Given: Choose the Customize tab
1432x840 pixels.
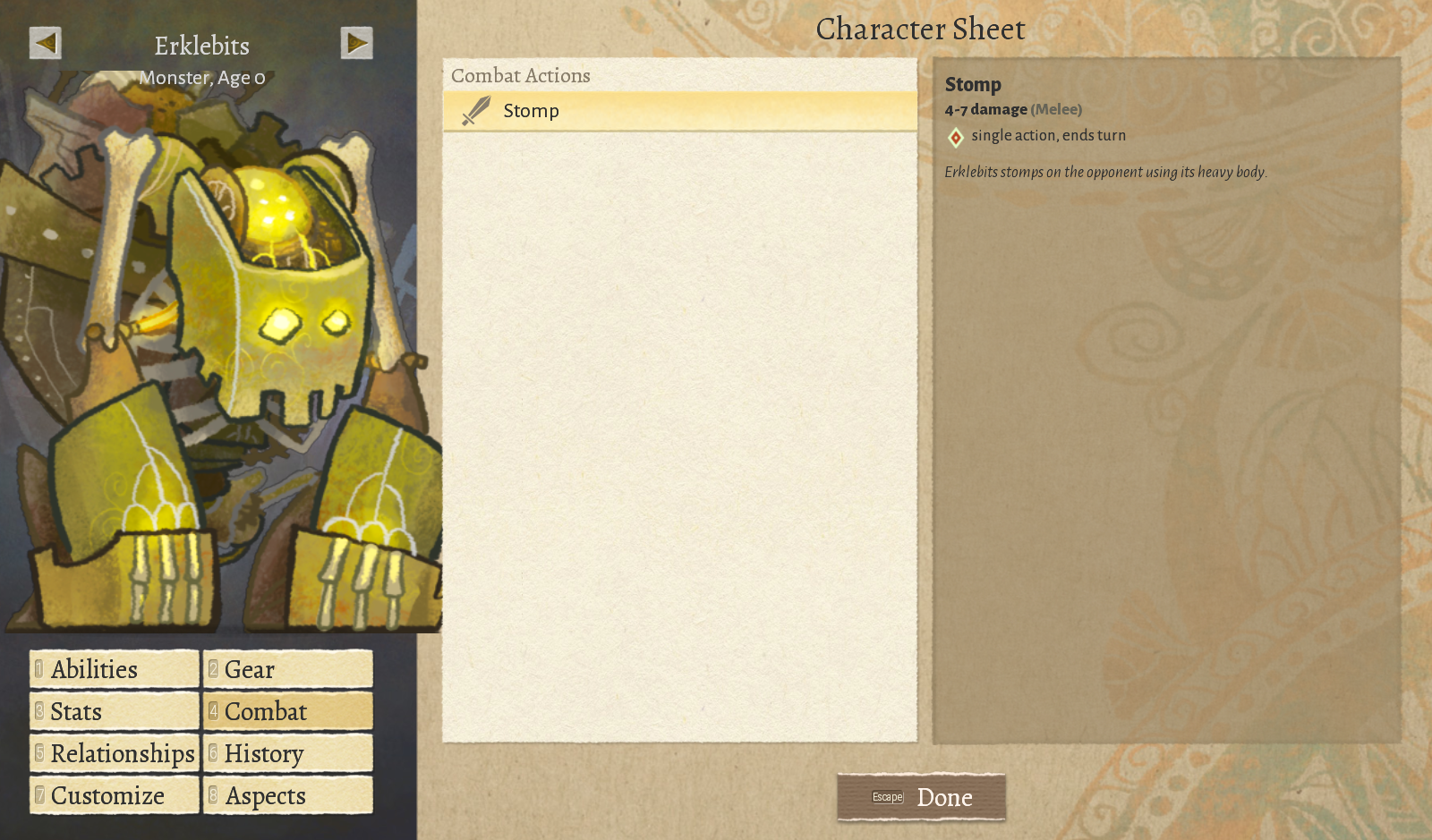Looking at the screenshot, I should [x=114, y=795].
